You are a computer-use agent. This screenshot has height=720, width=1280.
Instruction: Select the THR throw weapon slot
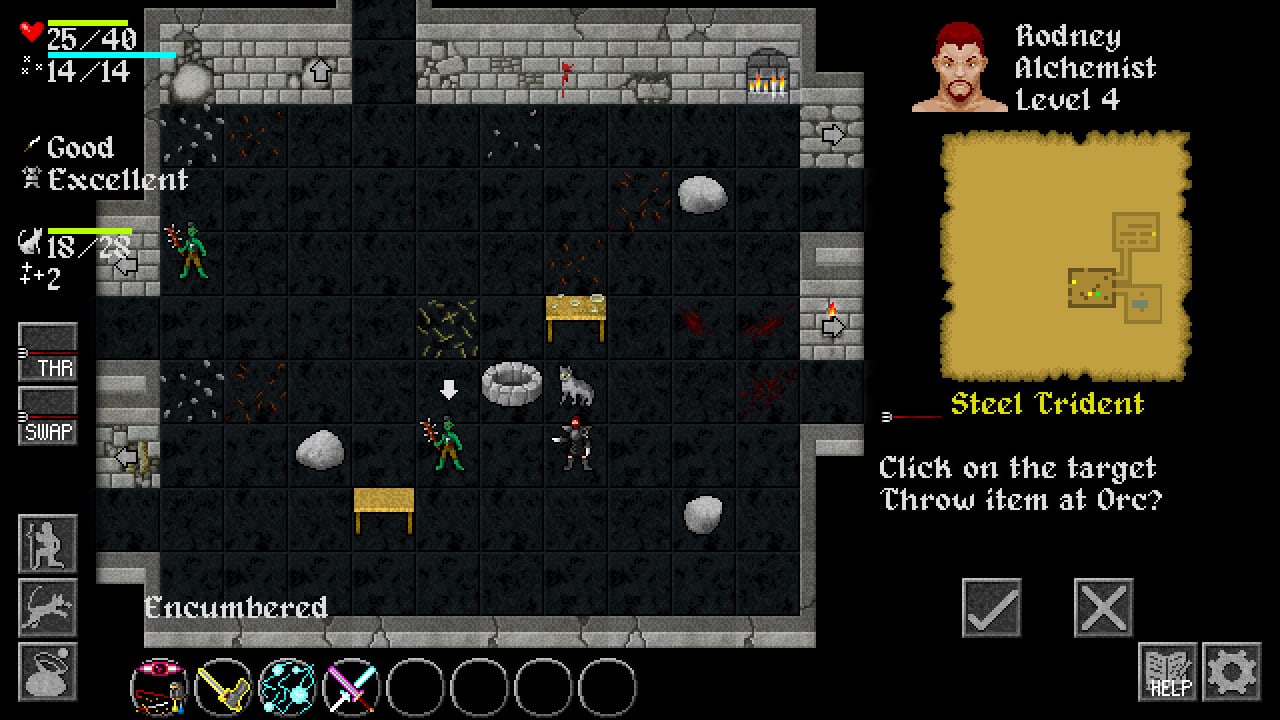coord(48,352)
